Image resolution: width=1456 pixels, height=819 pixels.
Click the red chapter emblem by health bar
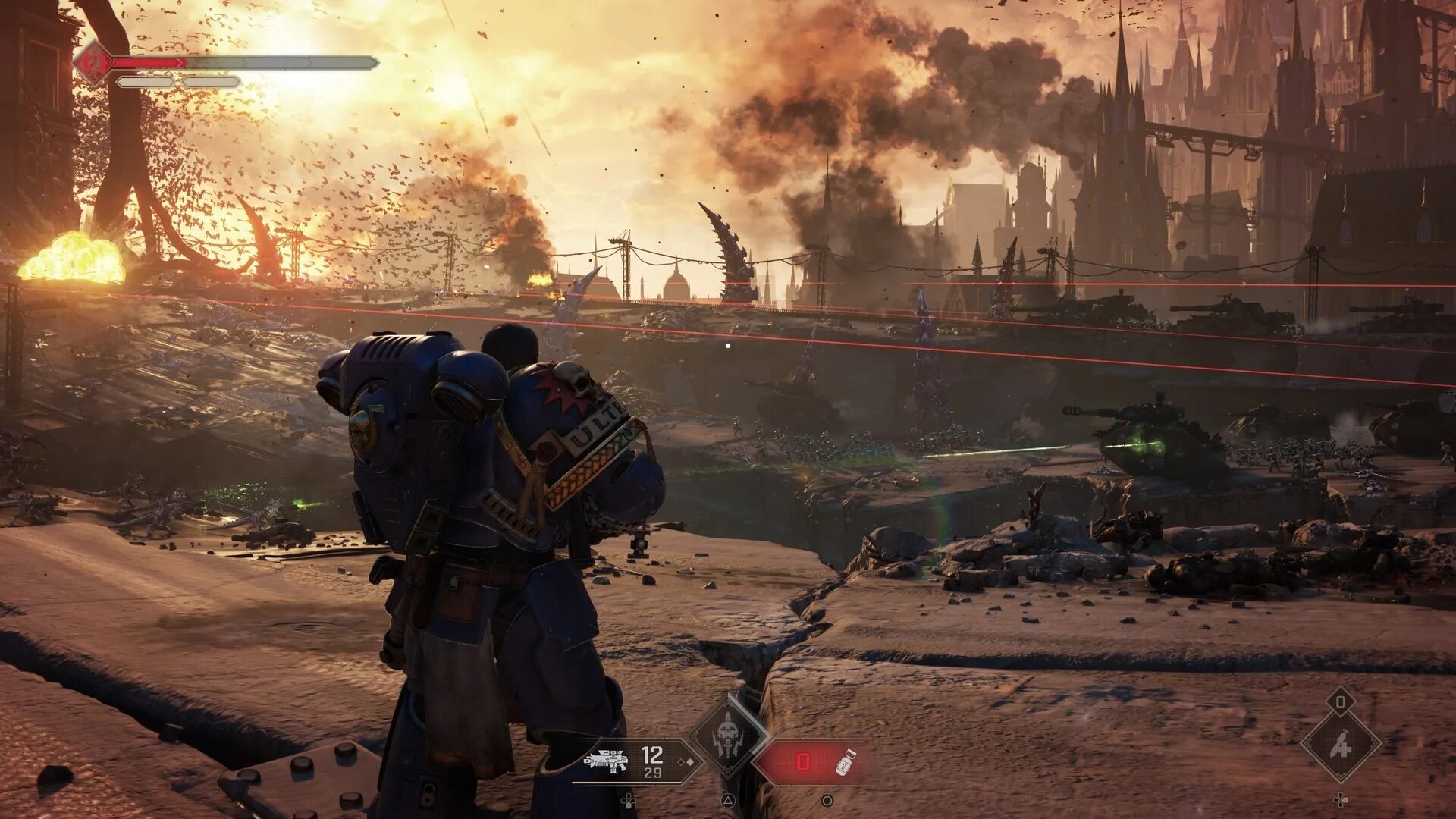[94, 62]
